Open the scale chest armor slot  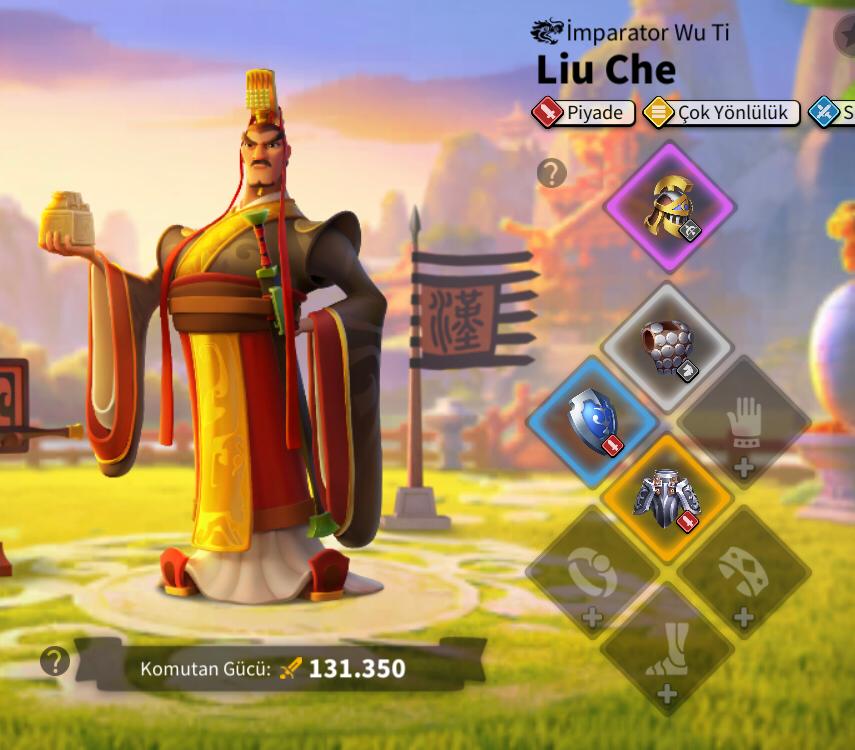[668, 347]
